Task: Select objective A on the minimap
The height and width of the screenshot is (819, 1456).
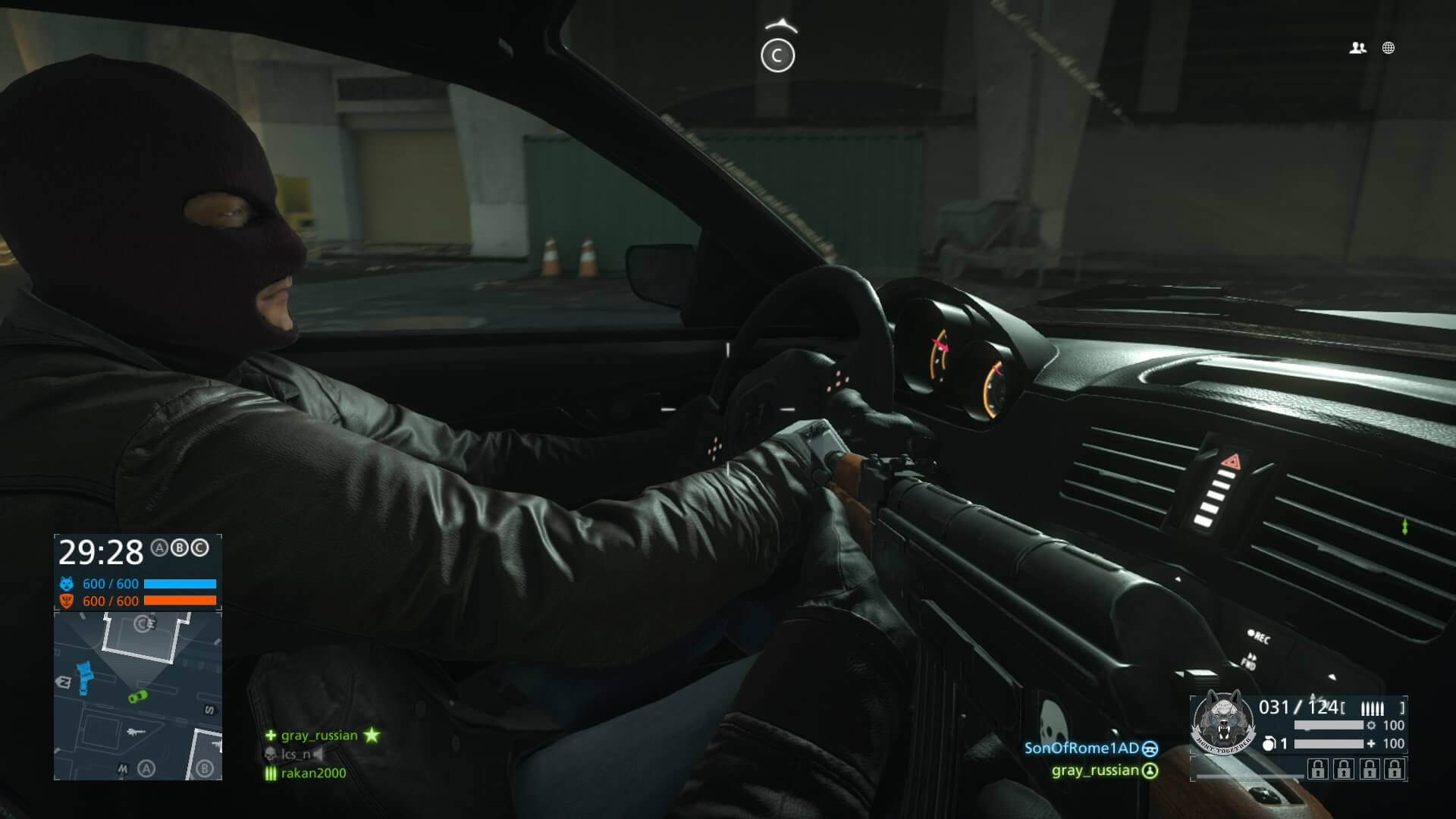Action: (x=146, y=768)
